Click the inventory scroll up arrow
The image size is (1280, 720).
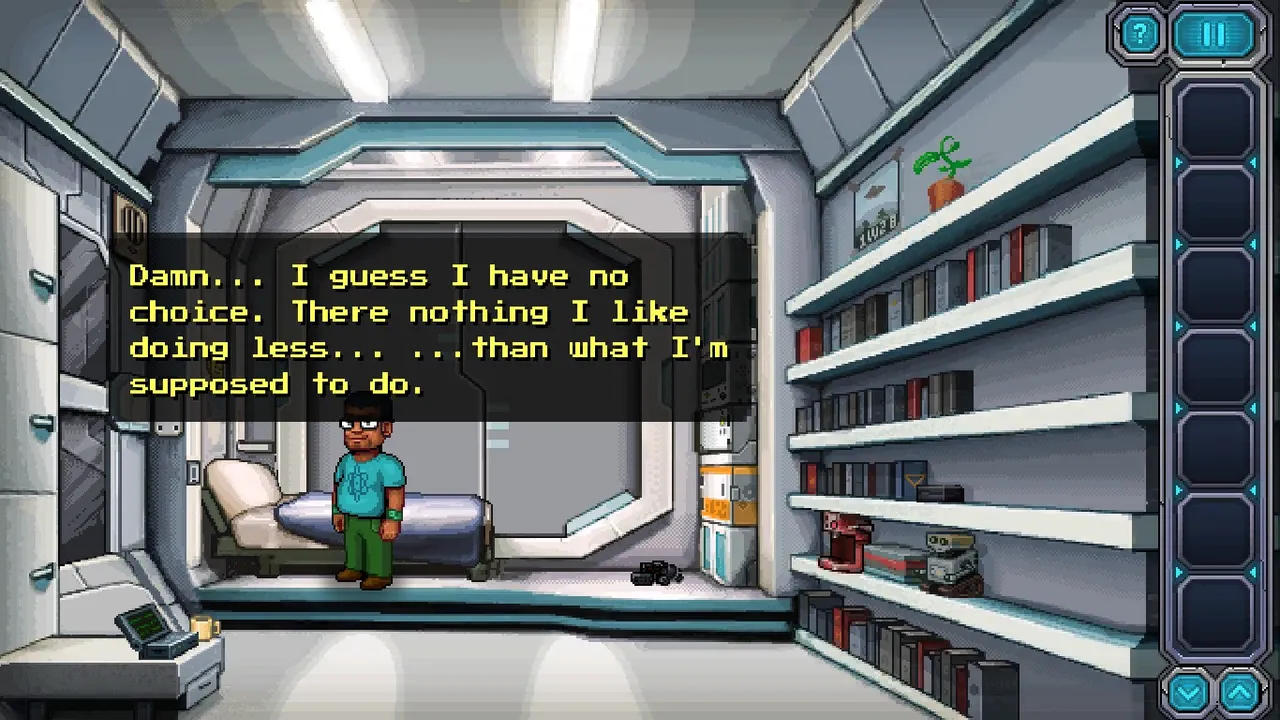click(1240, 692)
